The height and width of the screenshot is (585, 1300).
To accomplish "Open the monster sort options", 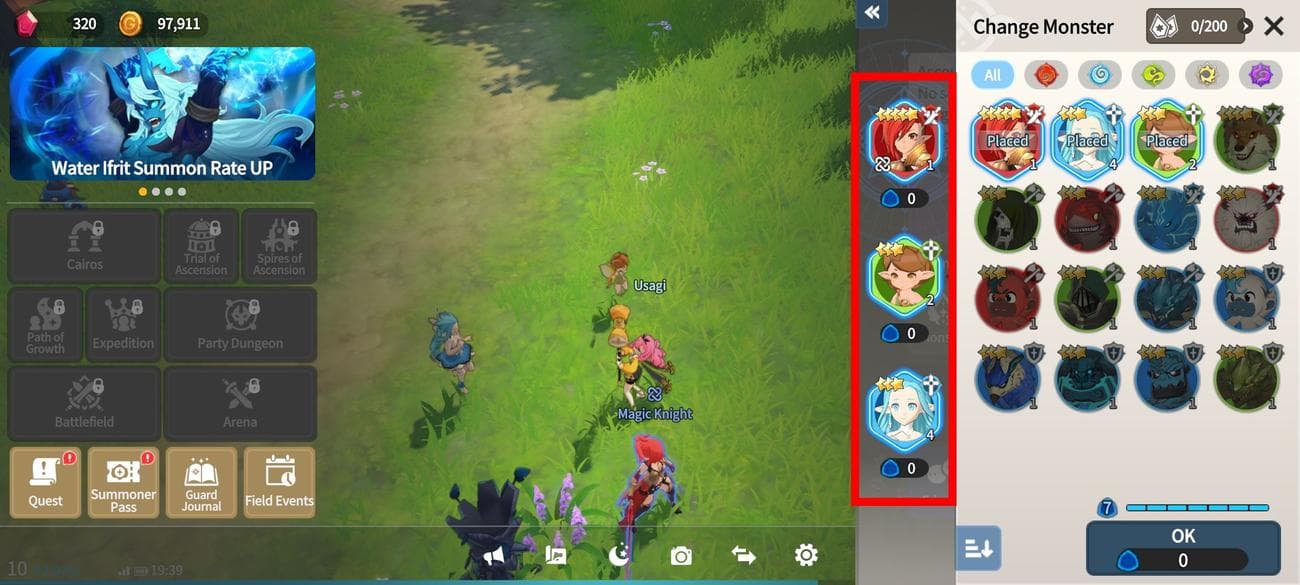I will [x=979, y=548].
